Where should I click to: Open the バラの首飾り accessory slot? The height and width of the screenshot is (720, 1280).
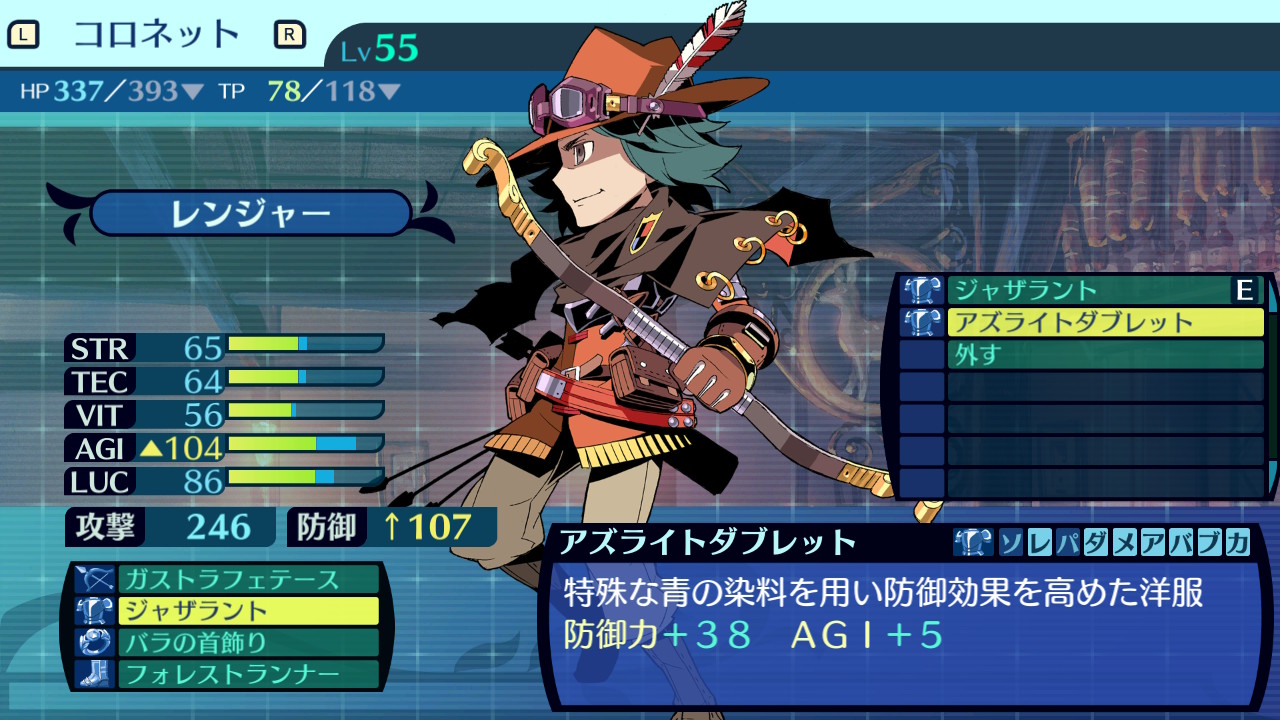coord(248,642)
